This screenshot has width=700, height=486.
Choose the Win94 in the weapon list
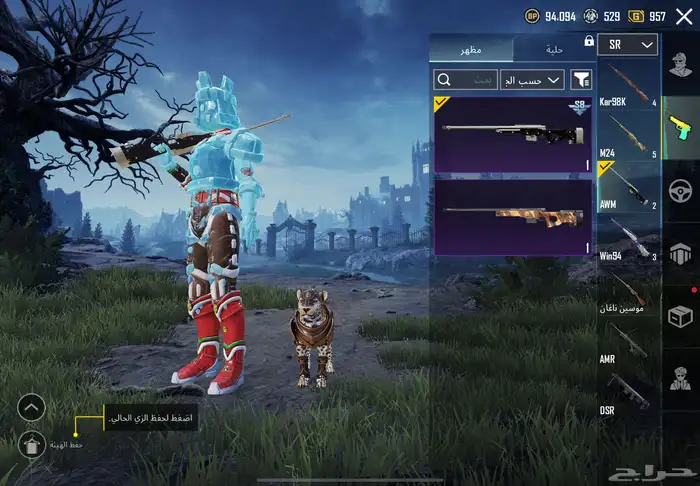(628, 240)
